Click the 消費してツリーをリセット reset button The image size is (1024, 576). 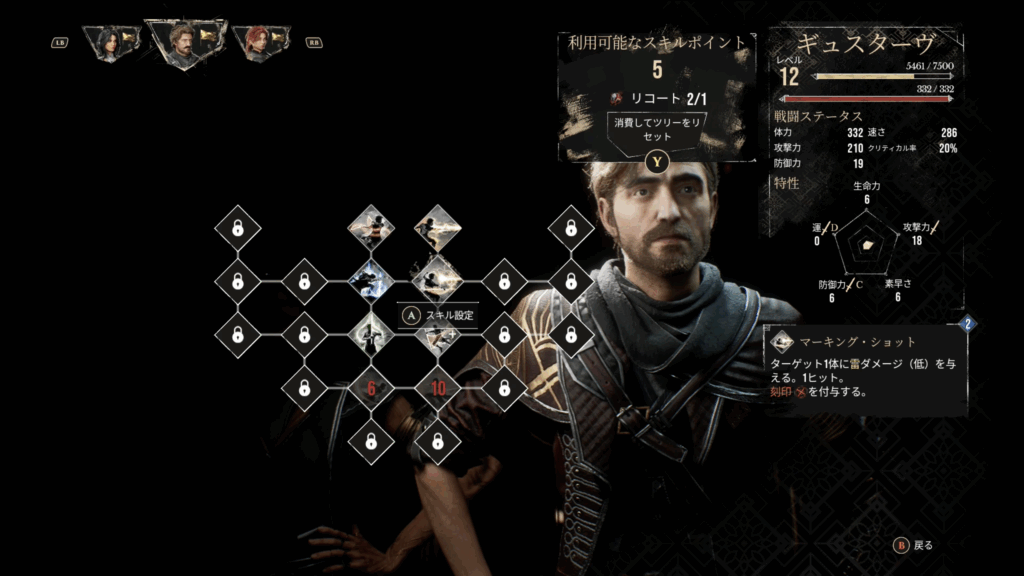coord(656,130)
